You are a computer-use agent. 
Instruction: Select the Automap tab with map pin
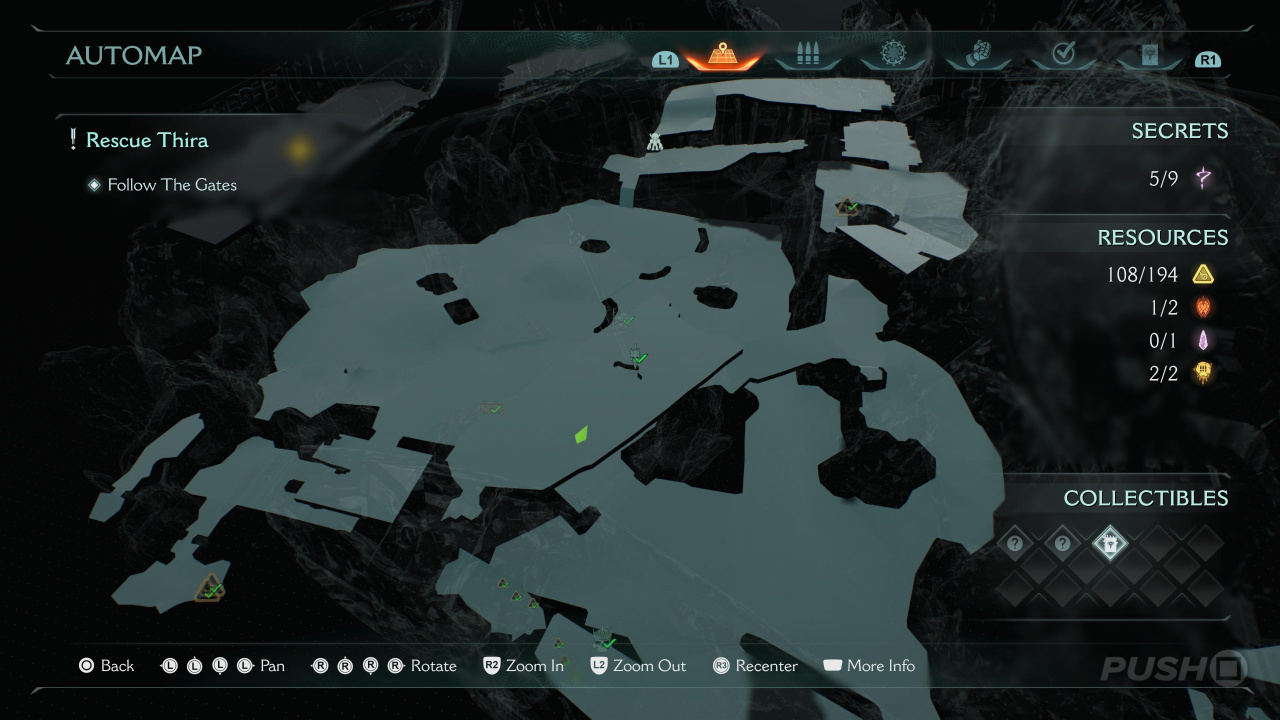coord(722,55)
